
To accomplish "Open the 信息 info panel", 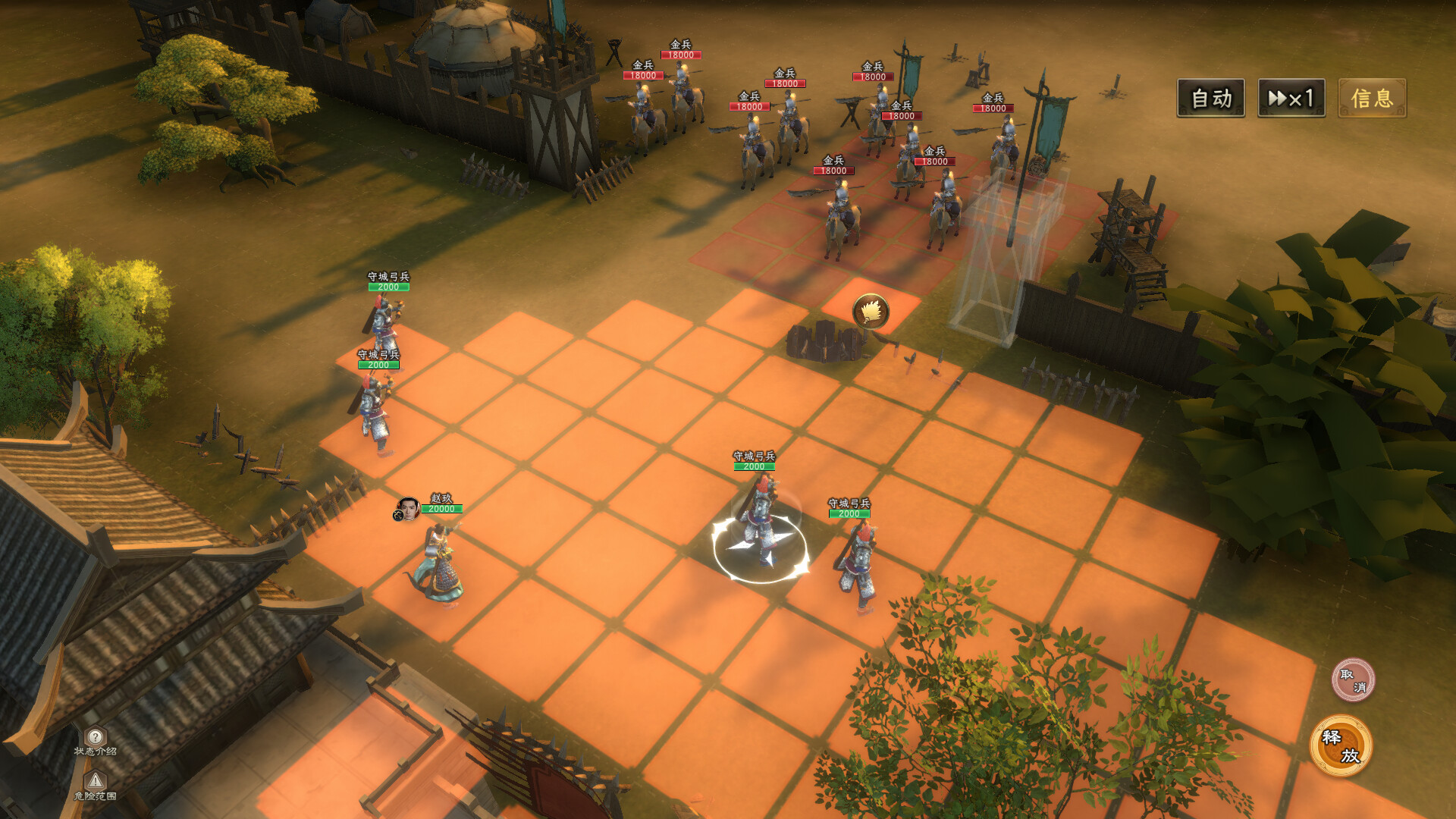I will (1371, 98).
